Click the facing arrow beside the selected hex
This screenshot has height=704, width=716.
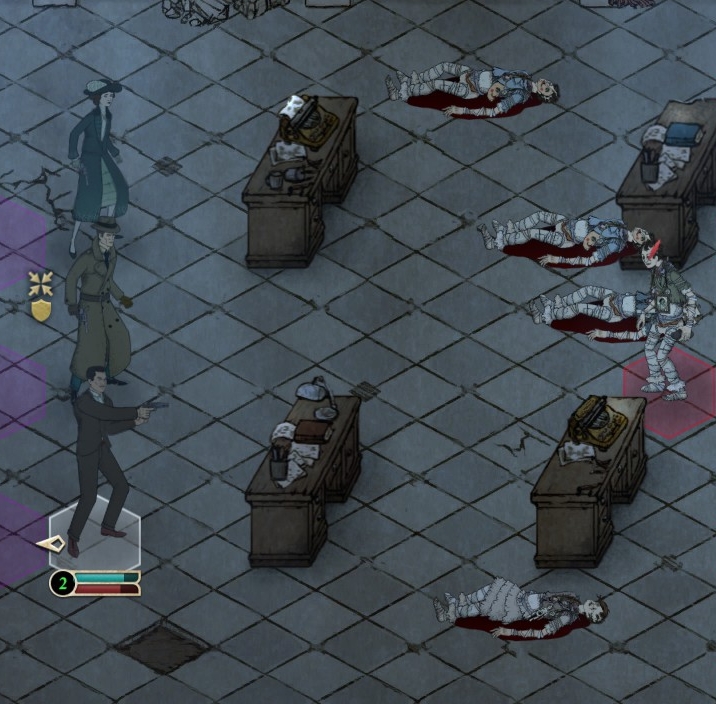pos(52,544)
